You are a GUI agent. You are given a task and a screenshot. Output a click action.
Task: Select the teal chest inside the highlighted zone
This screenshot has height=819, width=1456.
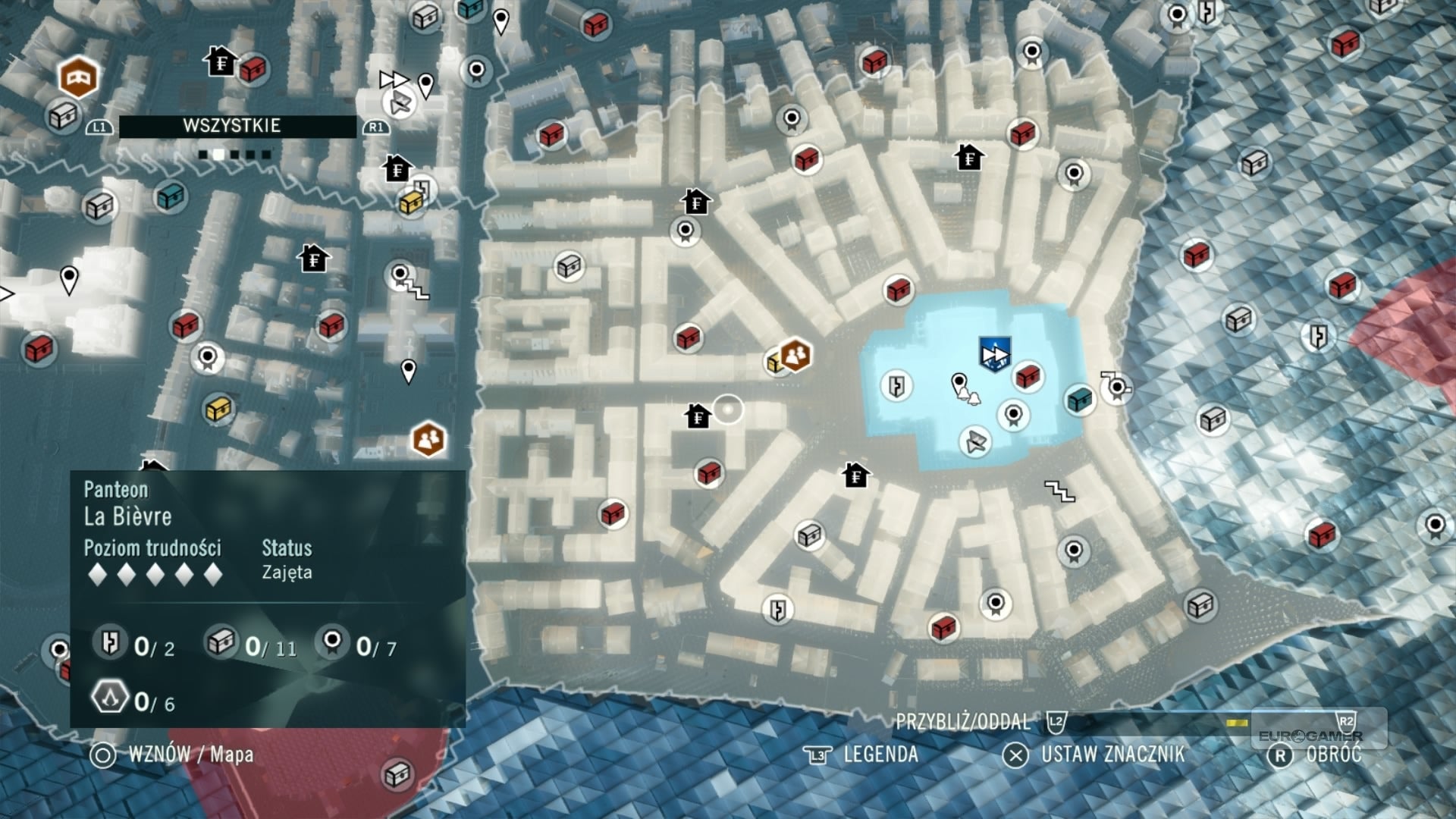(x=1080, y=399)
